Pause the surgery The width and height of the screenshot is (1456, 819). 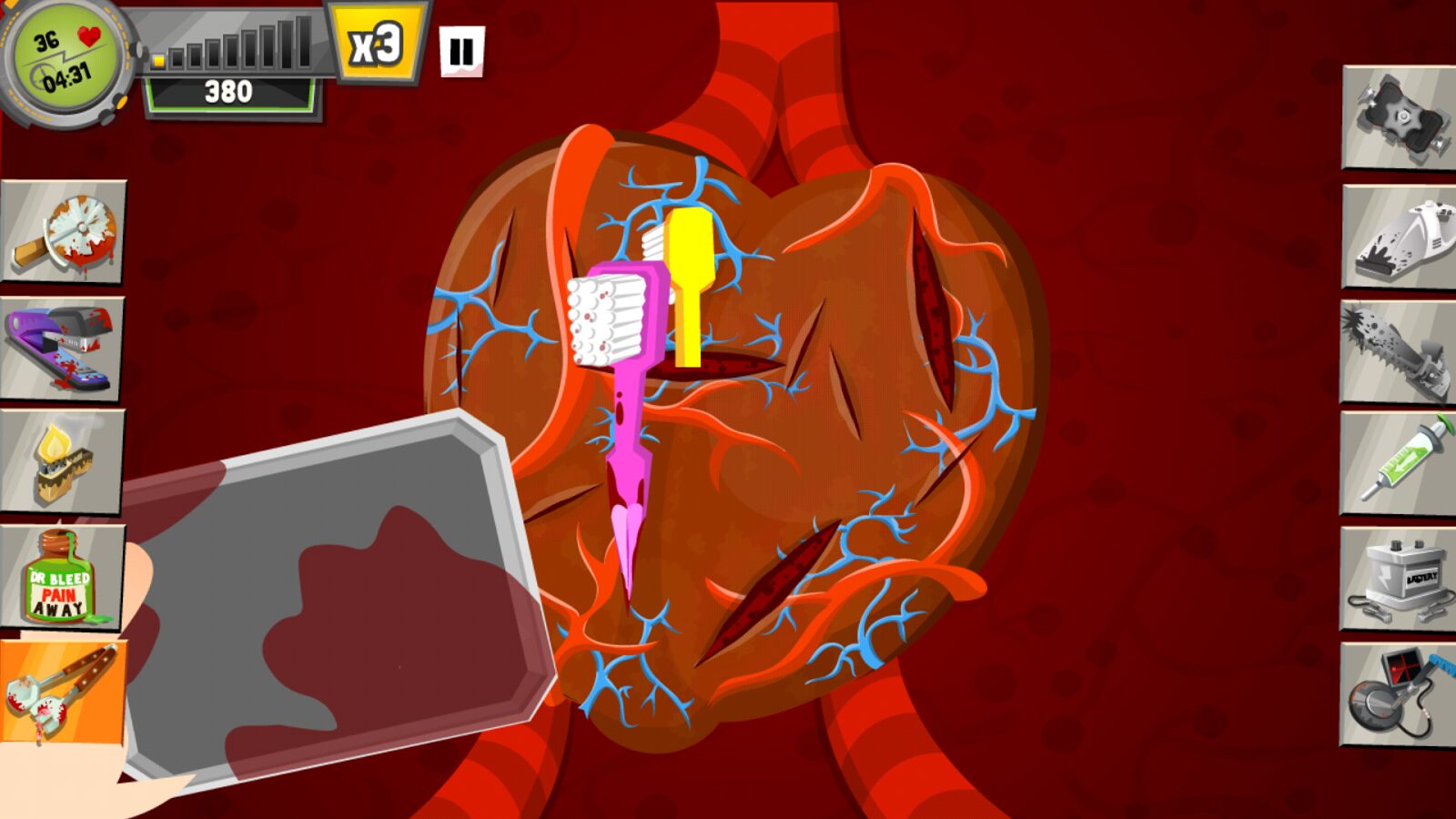(461, 52)
